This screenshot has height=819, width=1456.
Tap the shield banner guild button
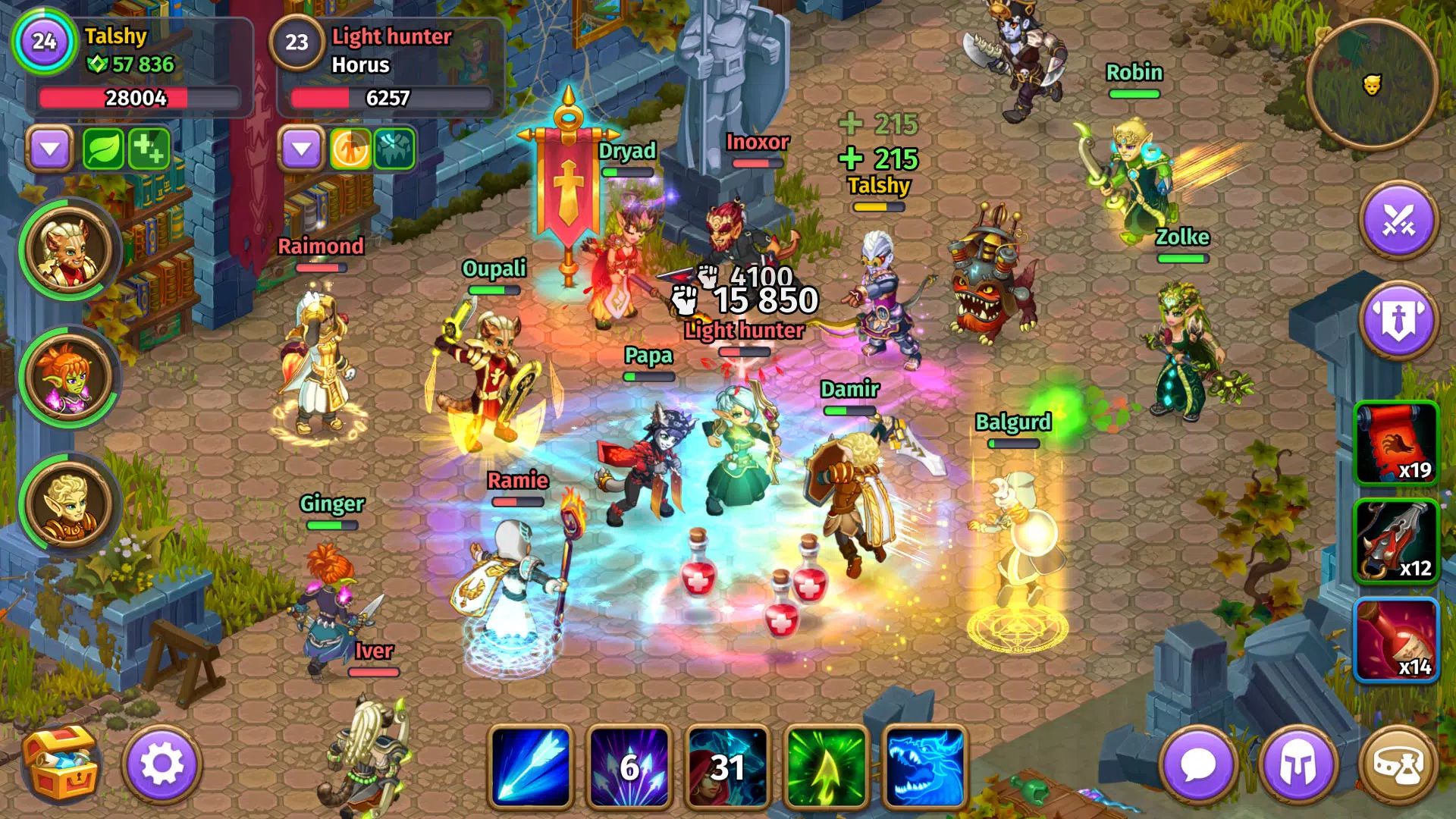coord(1399,319)
